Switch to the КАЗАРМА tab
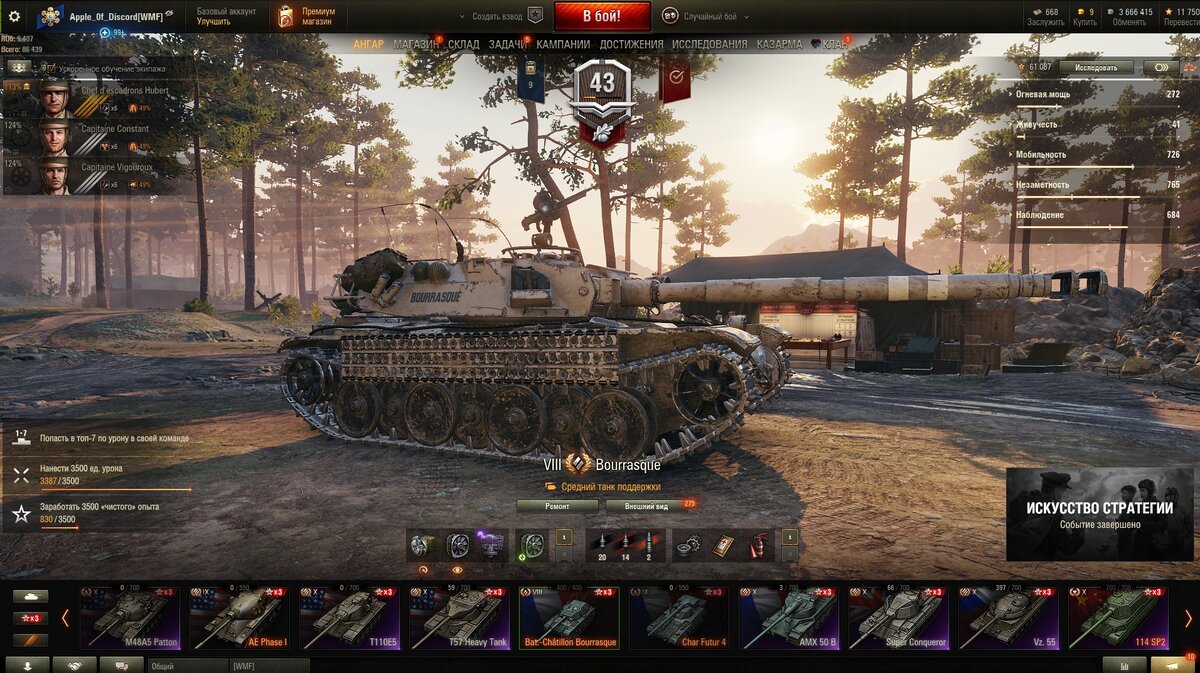 pyautogui.click(x=779, y=45)
